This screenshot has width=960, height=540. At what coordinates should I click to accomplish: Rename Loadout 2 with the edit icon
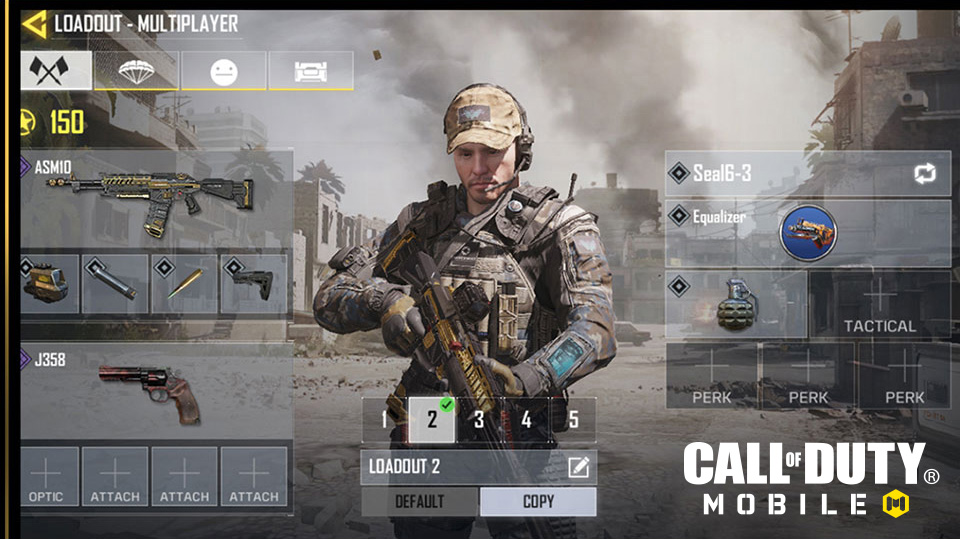[x=578, y=467]
